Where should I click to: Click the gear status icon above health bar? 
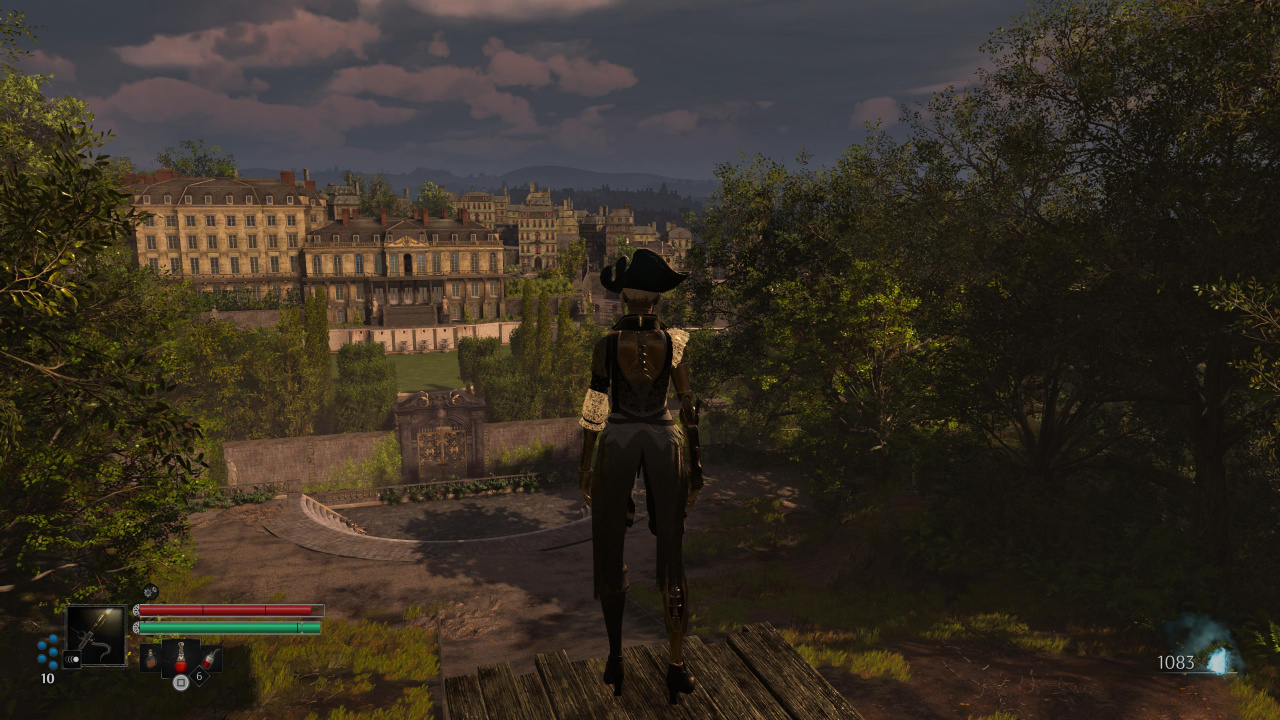click(x=150, y=591)
